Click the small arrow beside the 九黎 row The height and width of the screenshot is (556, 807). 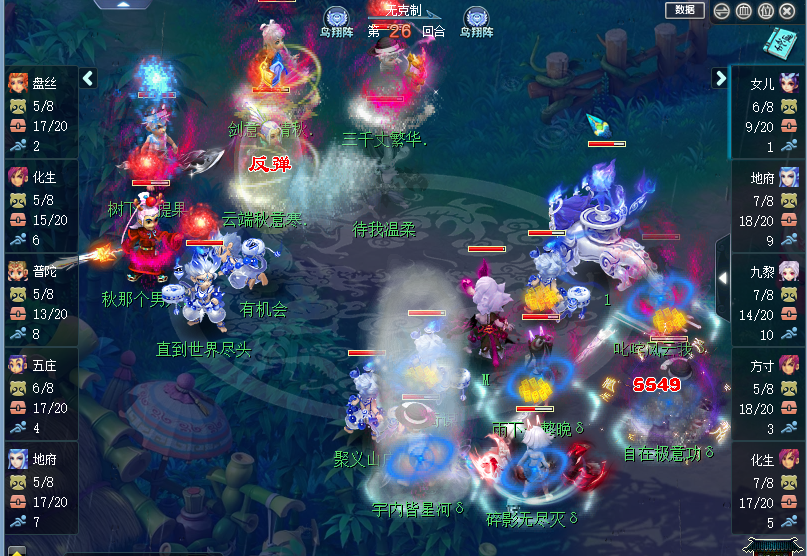tap(724, 277)
